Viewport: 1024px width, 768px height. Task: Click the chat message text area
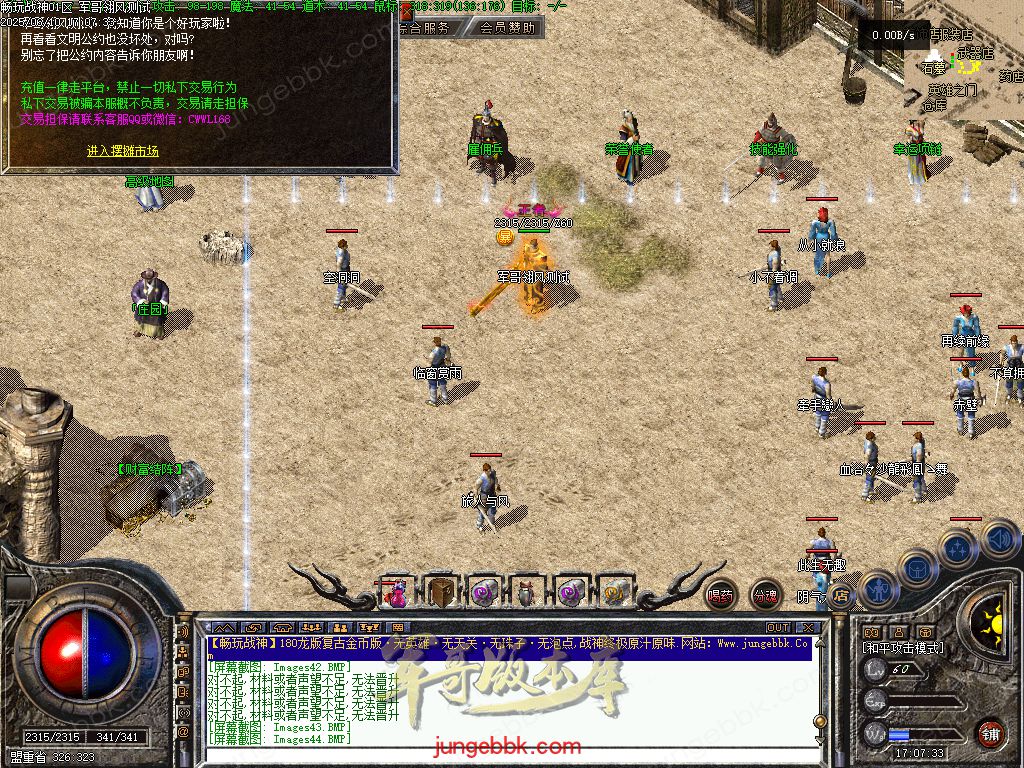click(x=500, y=700)
